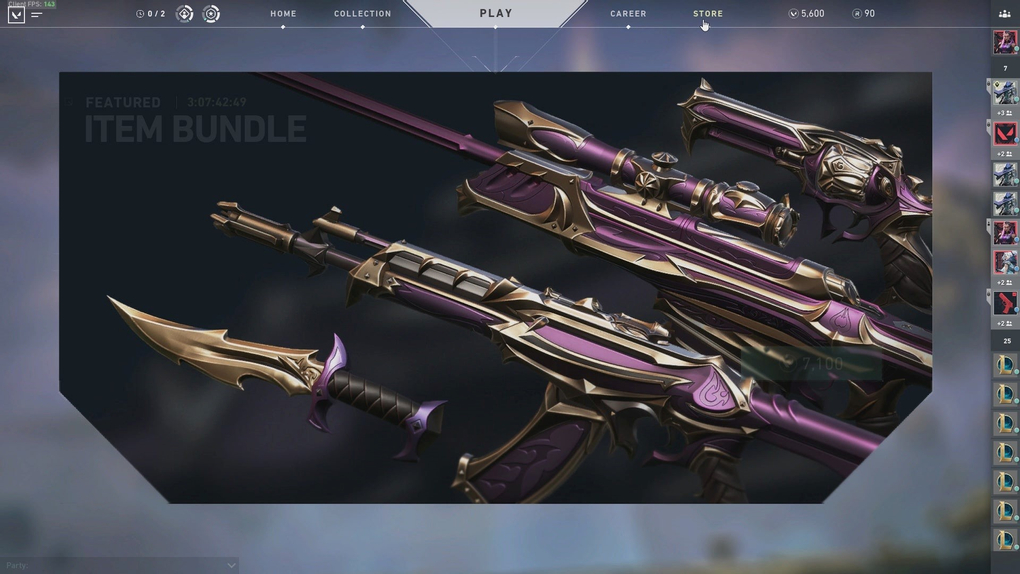1020x574 pixels.
Task: Select your own player card at top of friends list
Action: (x=1005, y=42)
